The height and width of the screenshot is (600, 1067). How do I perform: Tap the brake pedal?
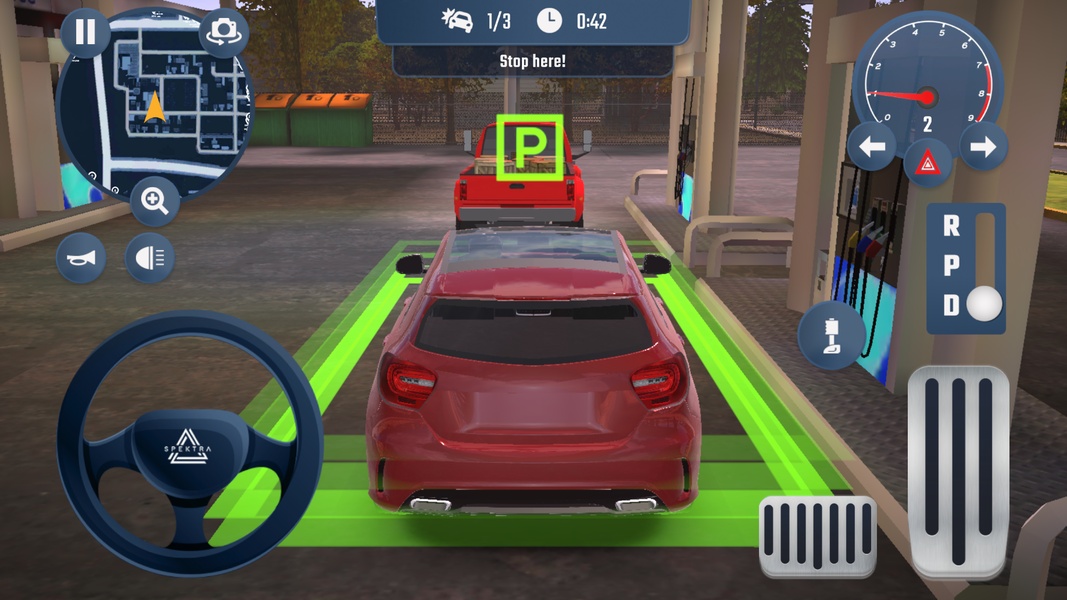817,536
